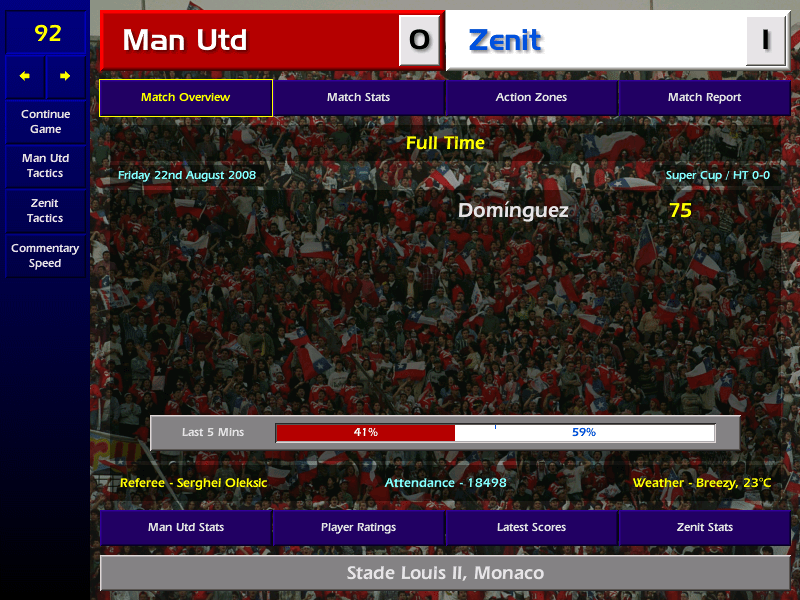This screenshot has width=800, height=600.
Task: Click the Stade Louis II, Monaco bar
Action: [x=445, y=573]
